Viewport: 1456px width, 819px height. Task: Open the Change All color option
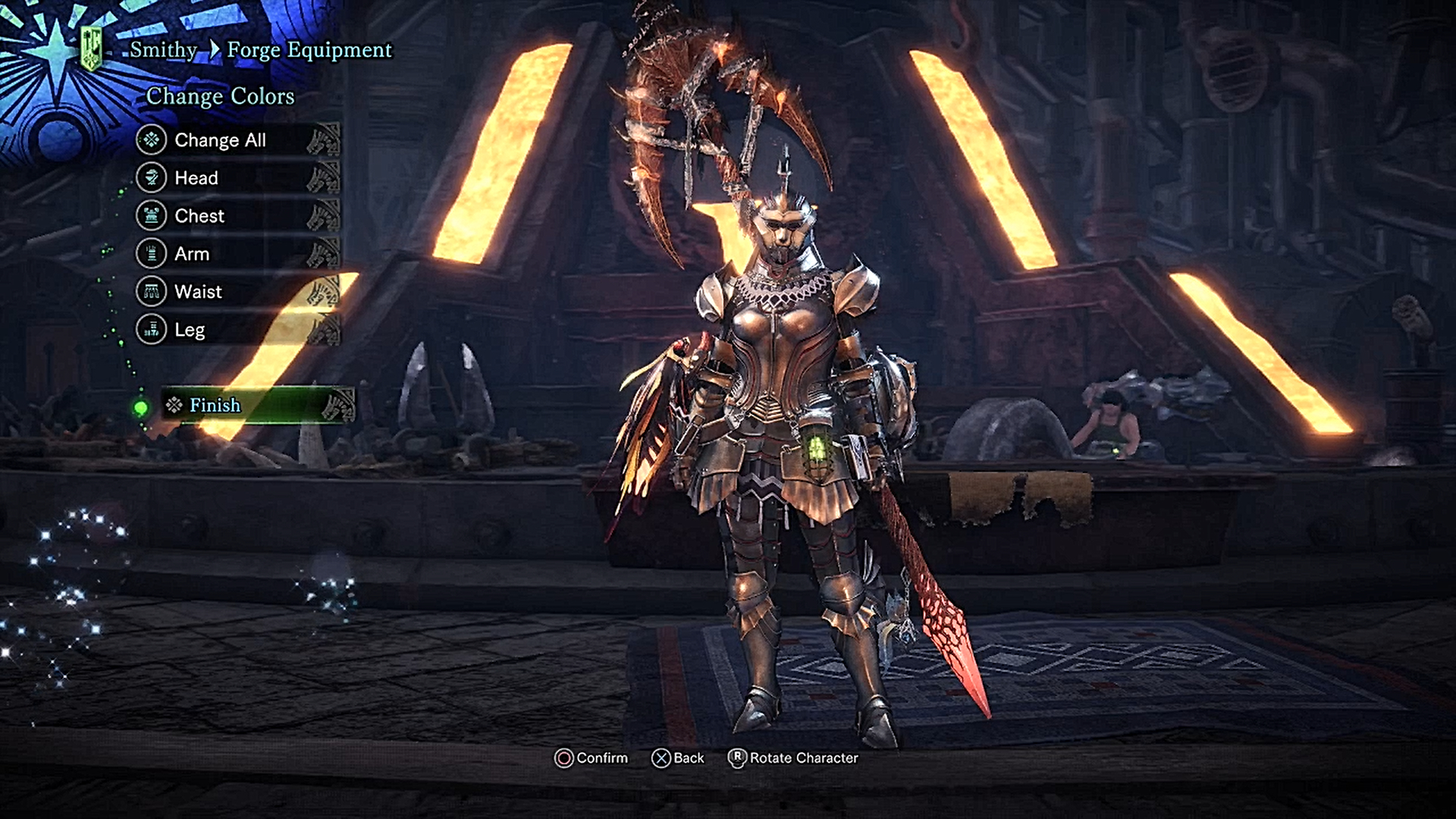tap(221, 140)
